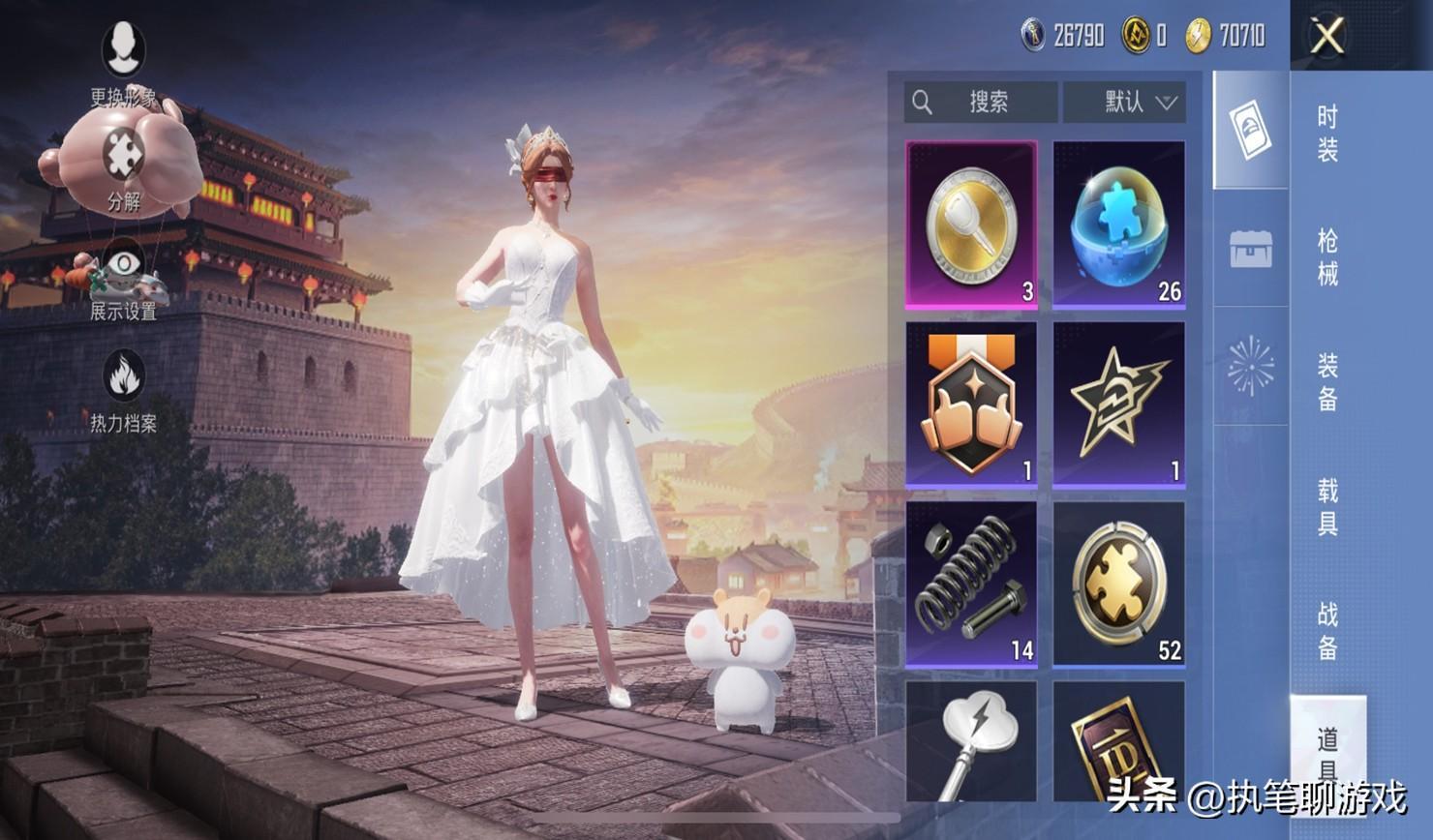Select the lightning cloud item
1433x840 pixels.
click(x=971, y=741)
